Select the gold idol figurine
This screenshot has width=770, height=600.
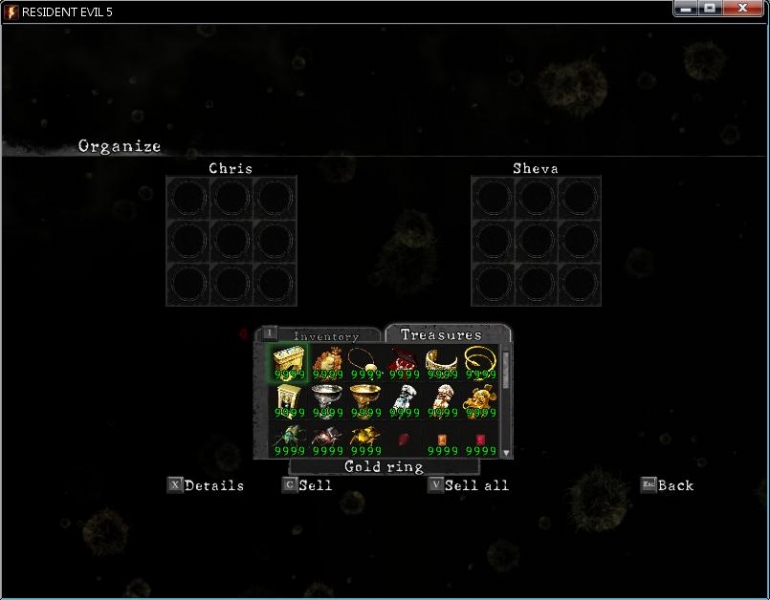[441, 401]
